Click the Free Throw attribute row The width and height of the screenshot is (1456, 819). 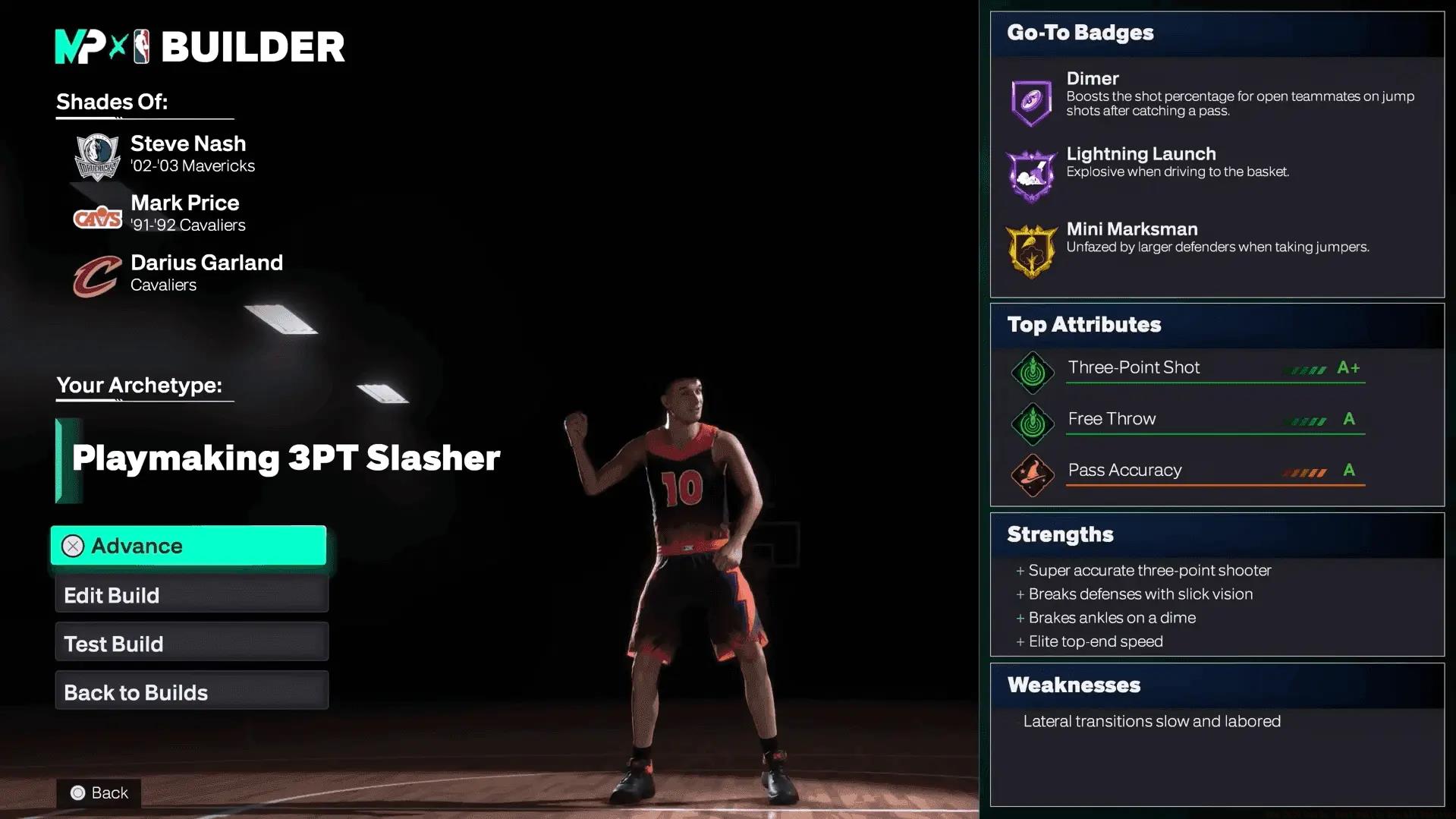[1214, 420]
